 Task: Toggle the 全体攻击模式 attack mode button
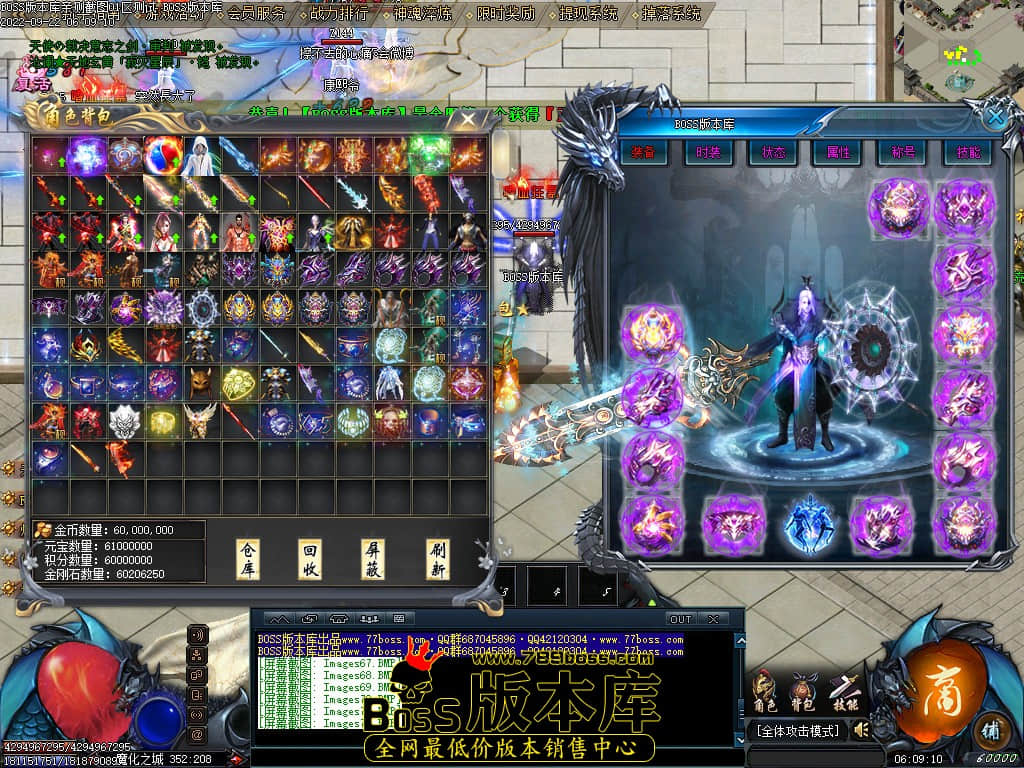(x=797, y=731)
